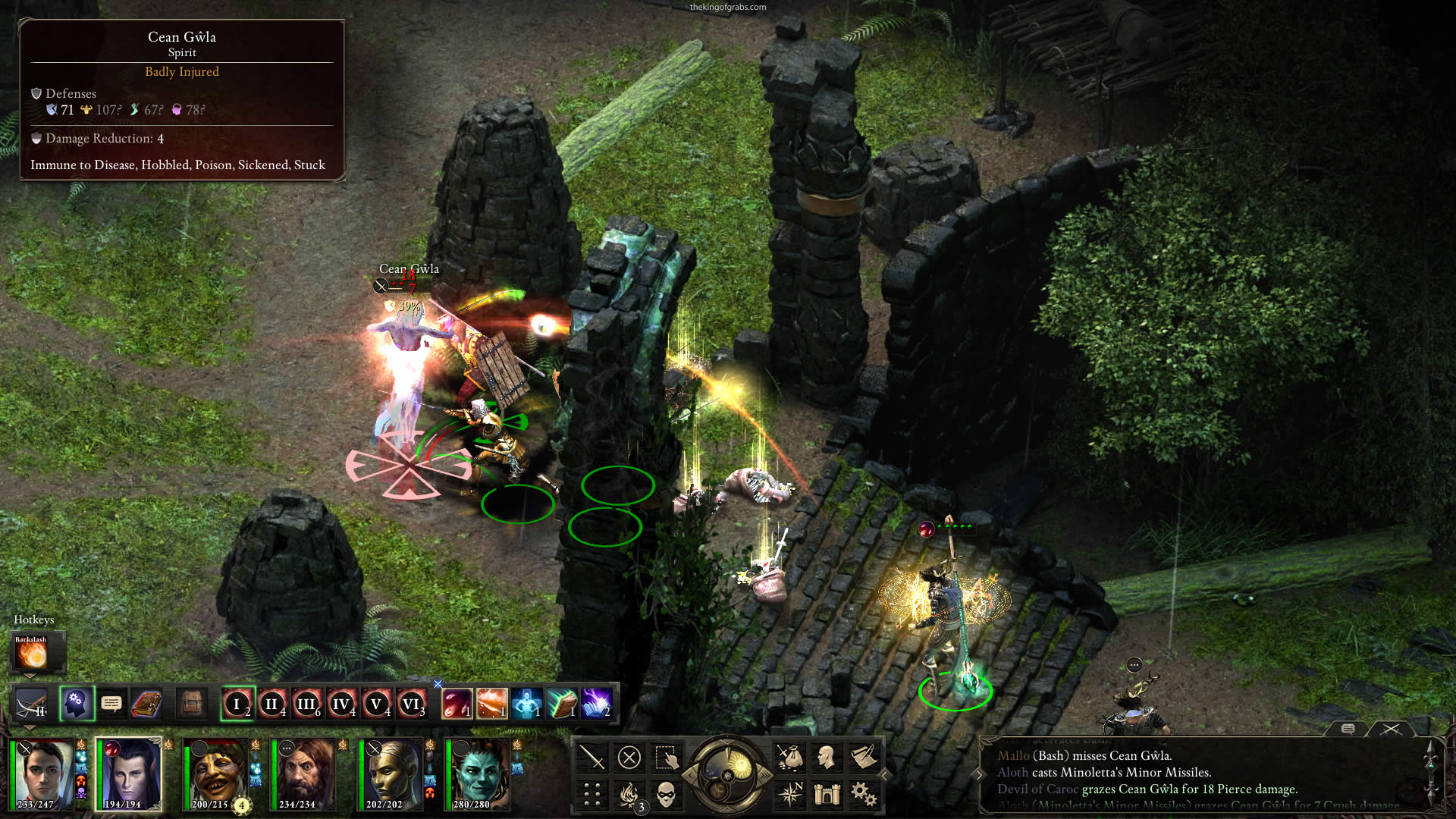The image size is (1456, 819).
Task: Select the level III spell tier
Action: 306,704
